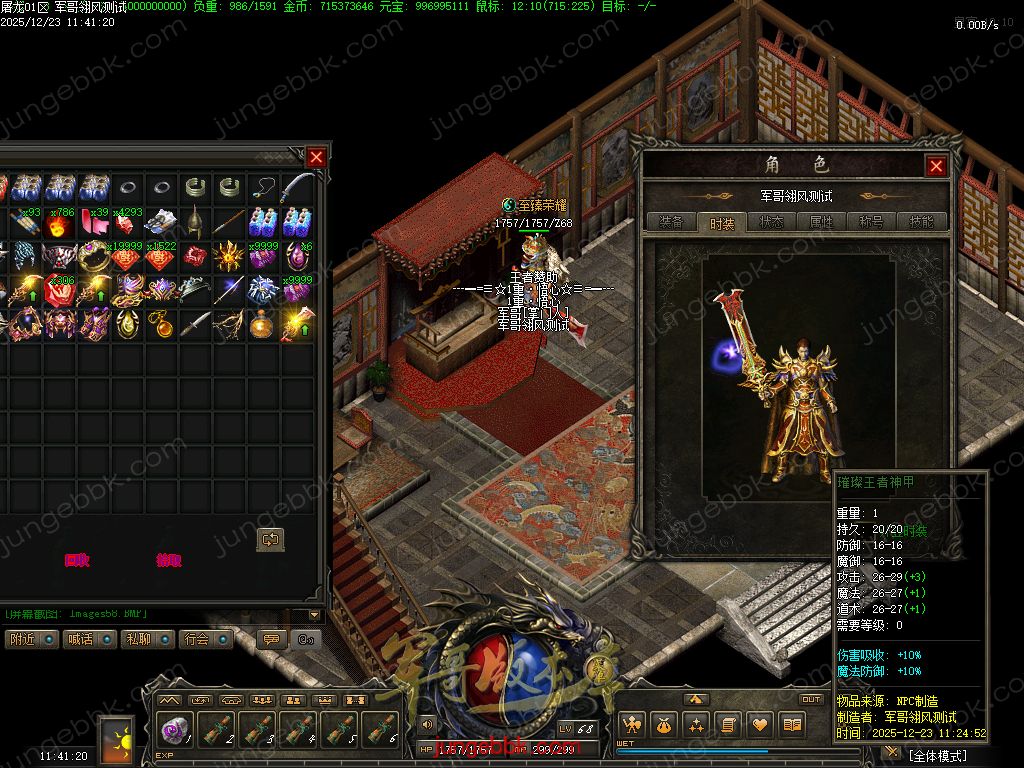Toggle the 喊话 shout chat channel
Image resolution: width=1024 pixels, height=768 pixels.
[88, 639]
